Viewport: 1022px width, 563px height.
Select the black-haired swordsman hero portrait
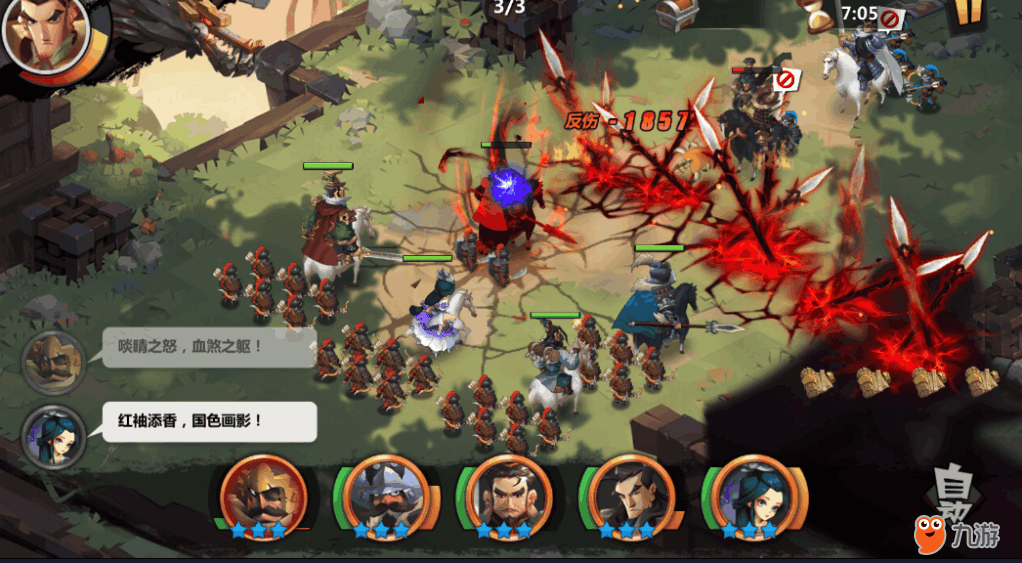pos(627,493)
